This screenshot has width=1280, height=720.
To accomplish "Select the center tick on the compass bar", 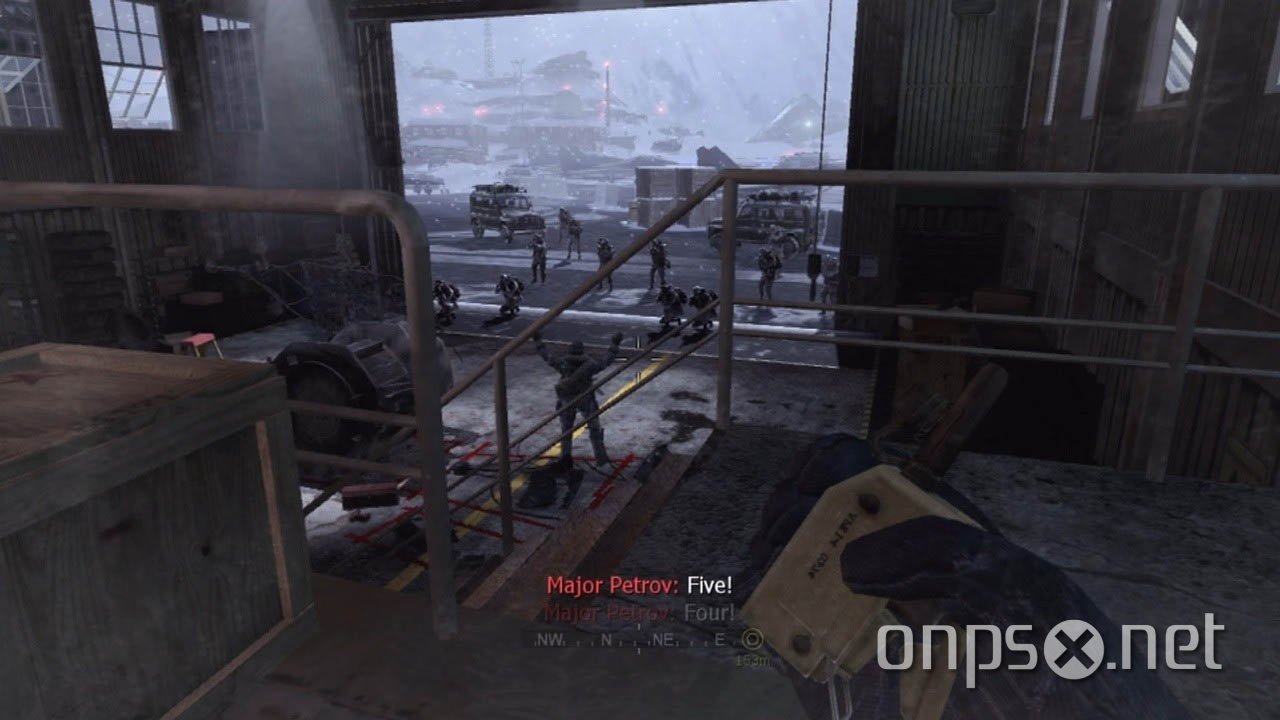I will click(x=638, y=640).
